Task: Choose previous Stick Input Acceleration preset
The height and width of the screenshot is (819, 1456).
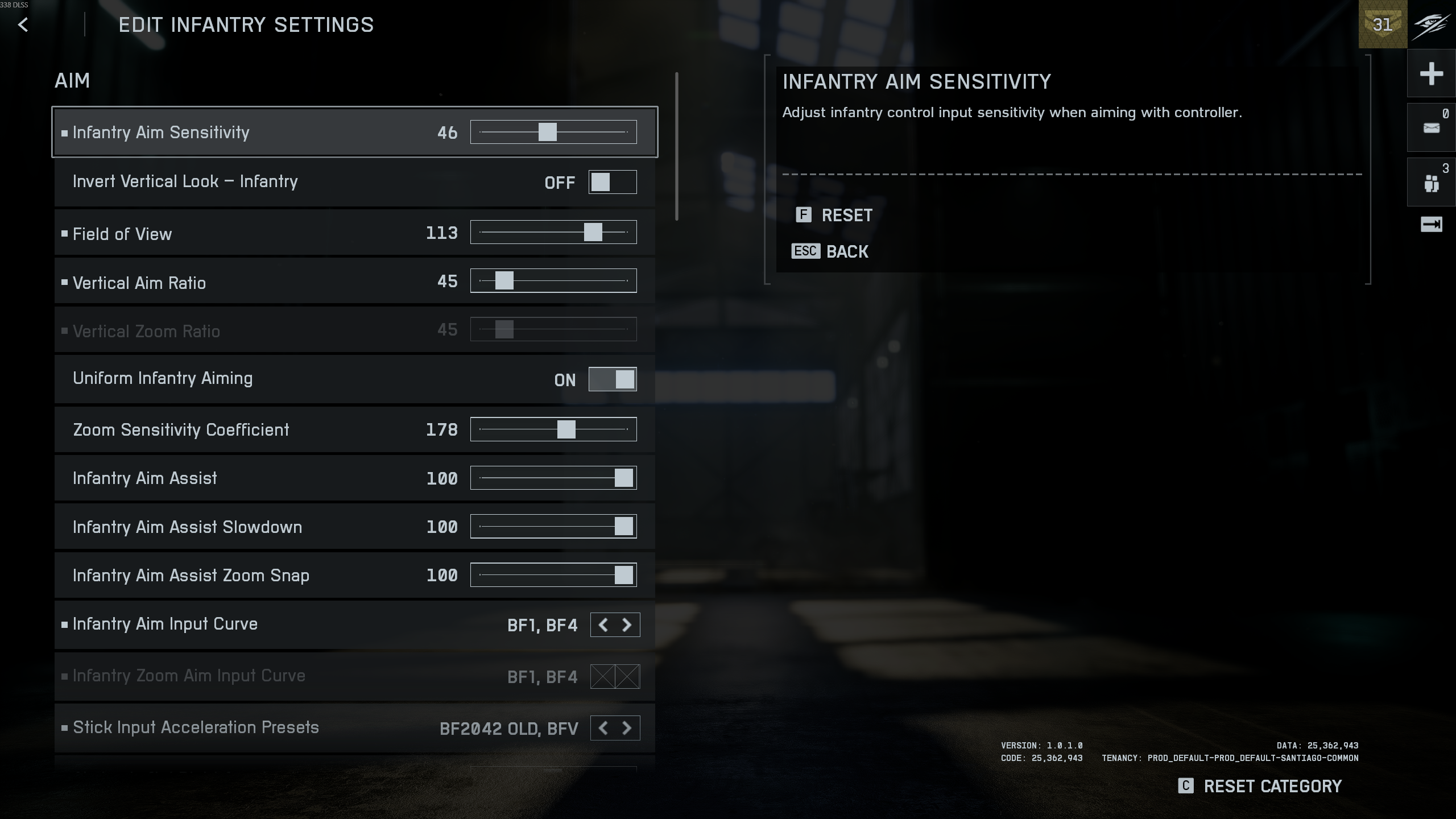Action: click(603, 729)
